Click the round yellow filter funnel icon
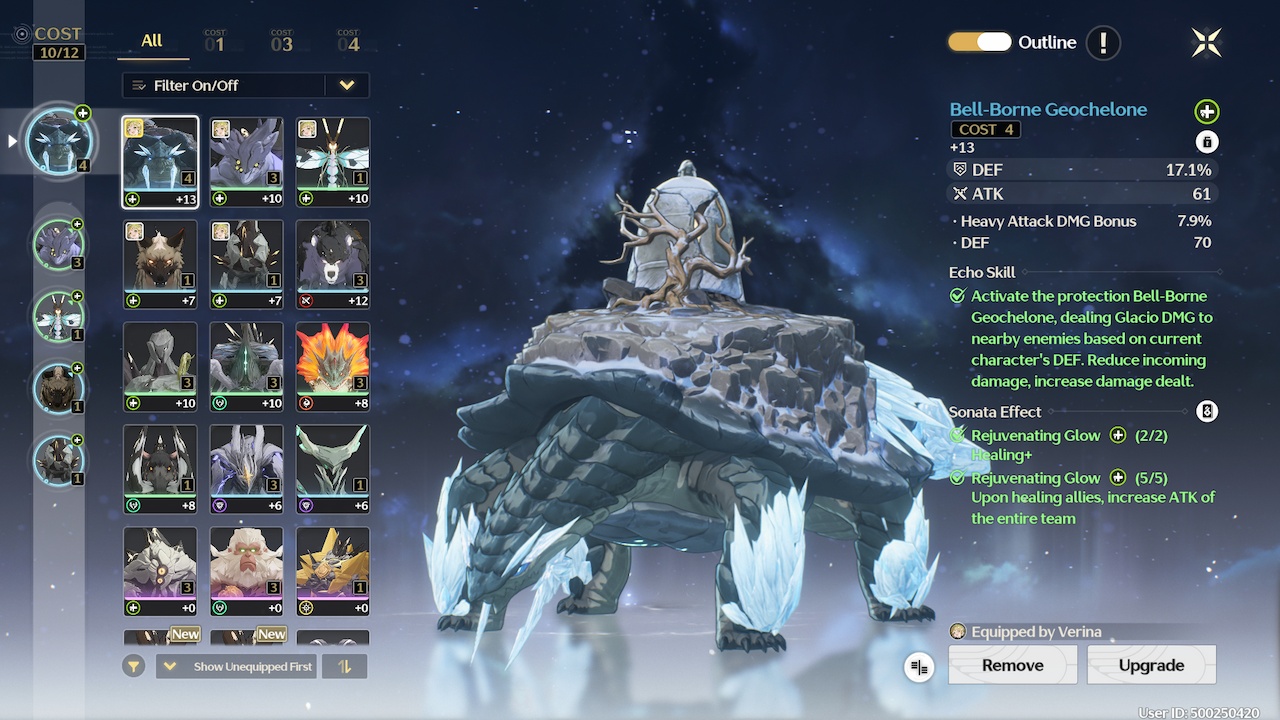 coord(134,666)
